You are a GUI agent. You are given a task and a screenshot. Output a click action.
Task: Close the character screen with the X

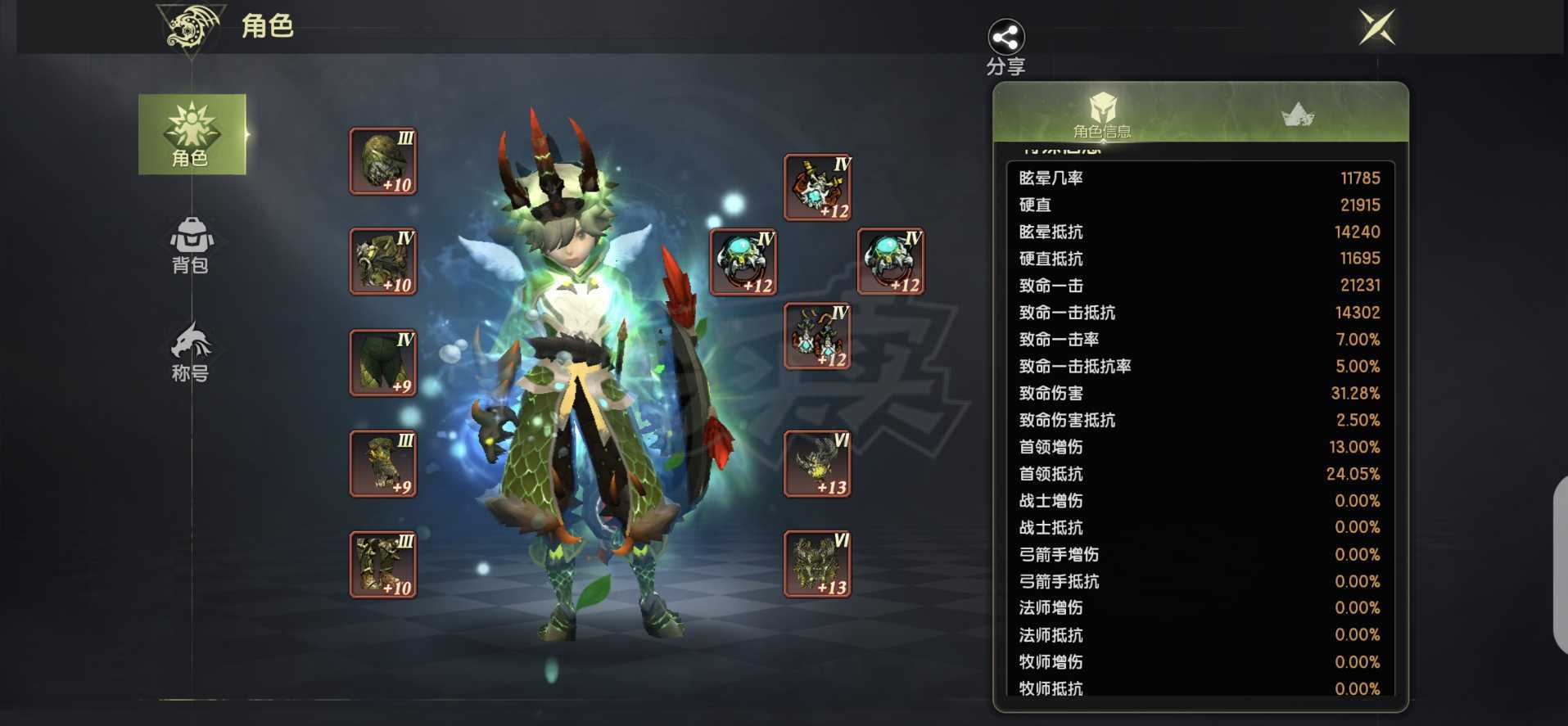tap(1376, 28)
